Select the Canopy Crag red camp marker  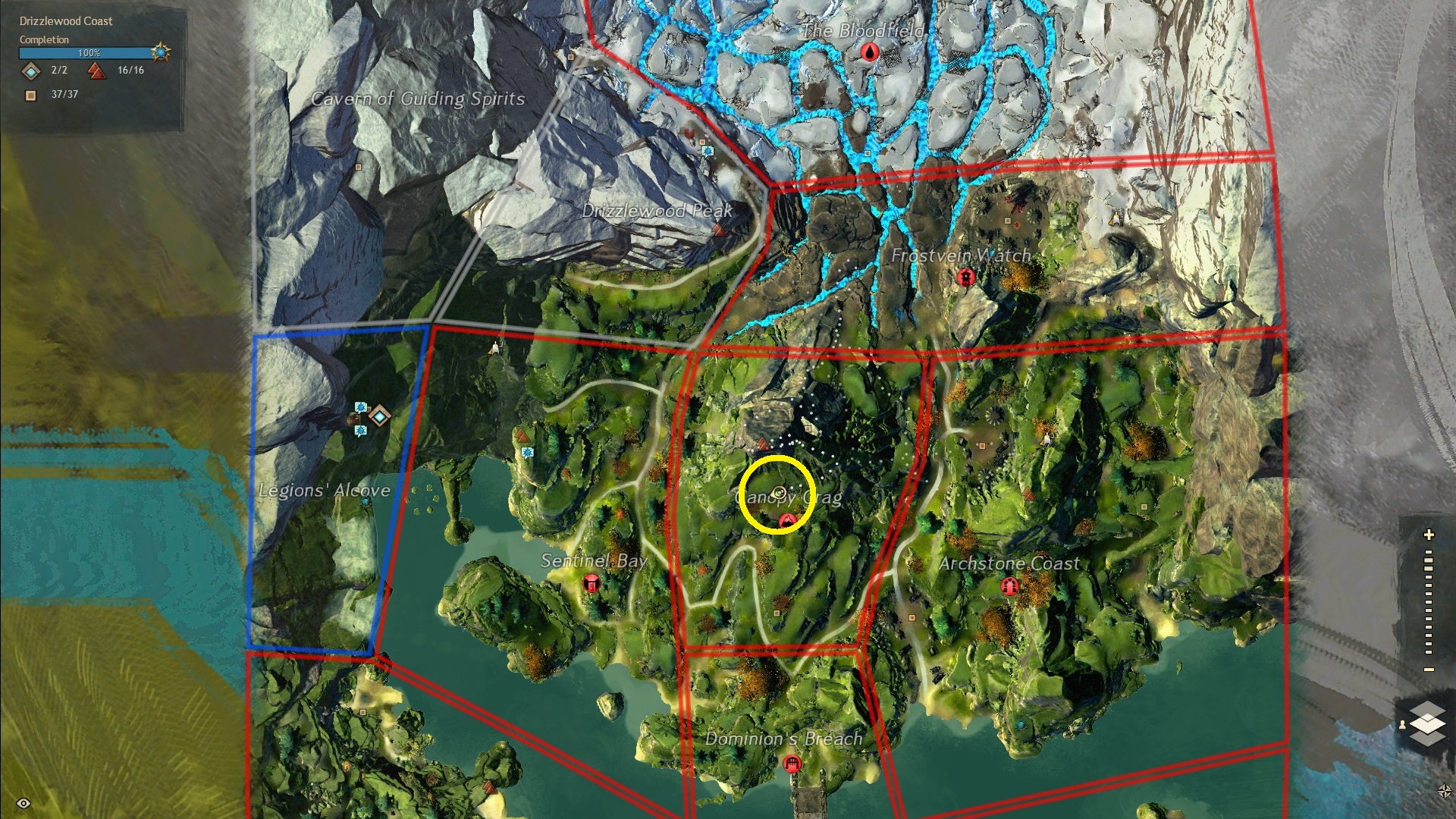(787, 519)
